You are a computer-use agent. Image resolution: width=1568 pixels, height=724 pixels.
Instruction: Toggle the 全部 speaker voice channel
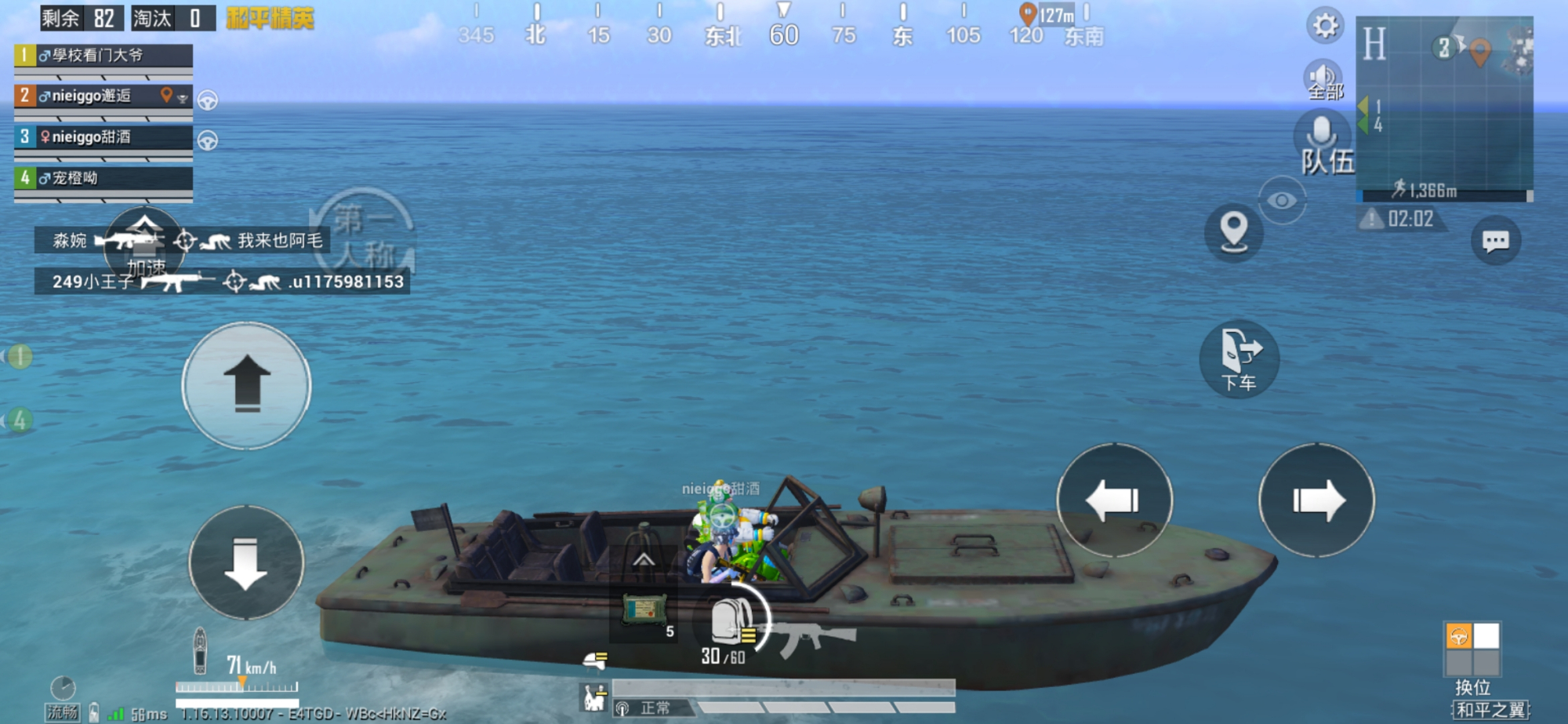click(x=1323, y=80)
